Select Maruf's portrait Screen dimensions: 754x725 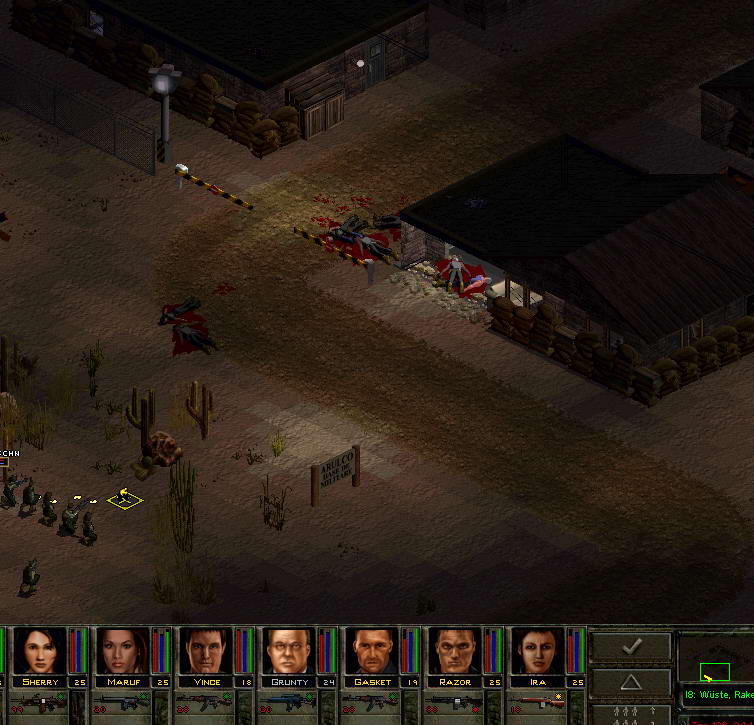[x=121, y=651]
